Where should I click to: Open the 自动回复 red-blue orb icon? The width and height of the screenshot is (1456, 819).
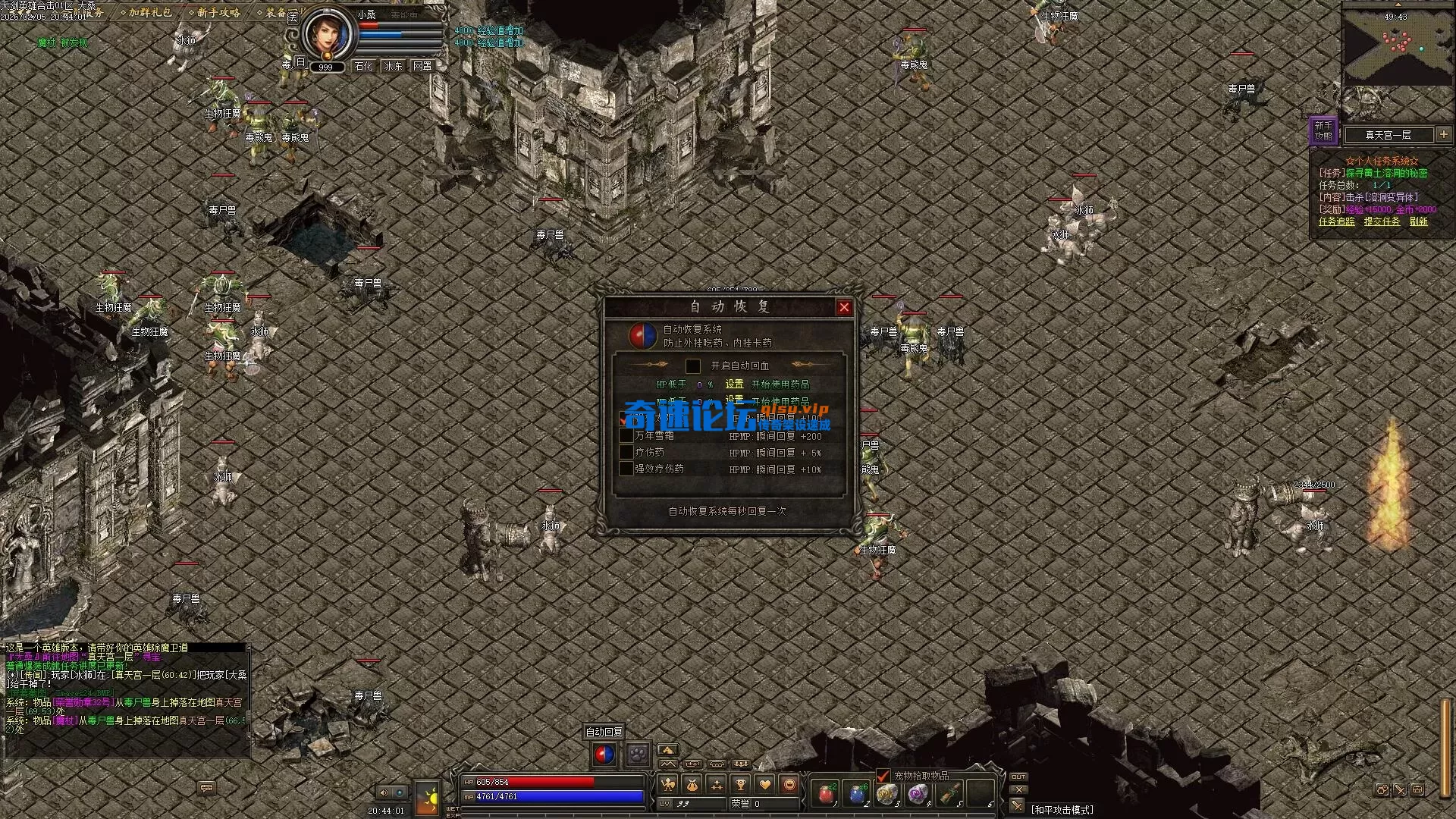[x=604, y=755]
